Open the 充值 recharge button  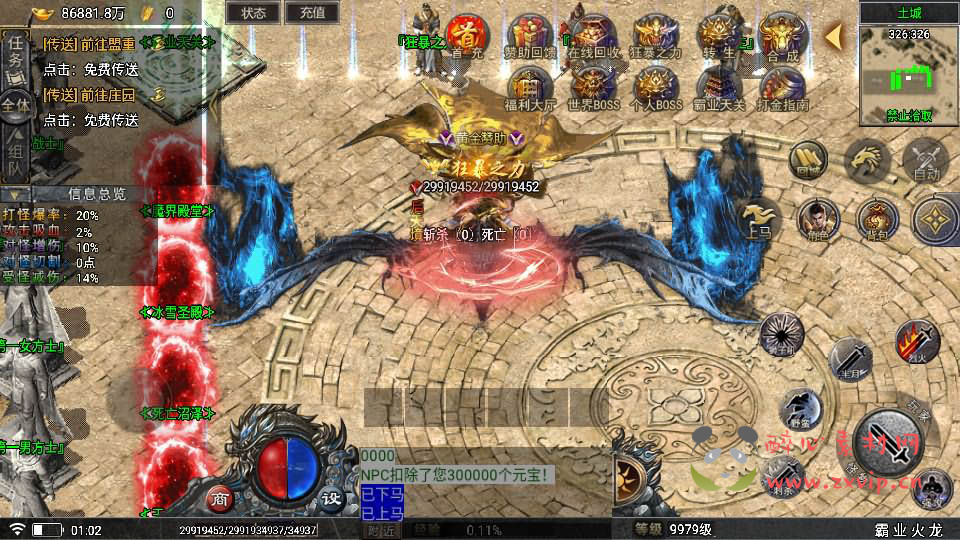pos(312,13)
